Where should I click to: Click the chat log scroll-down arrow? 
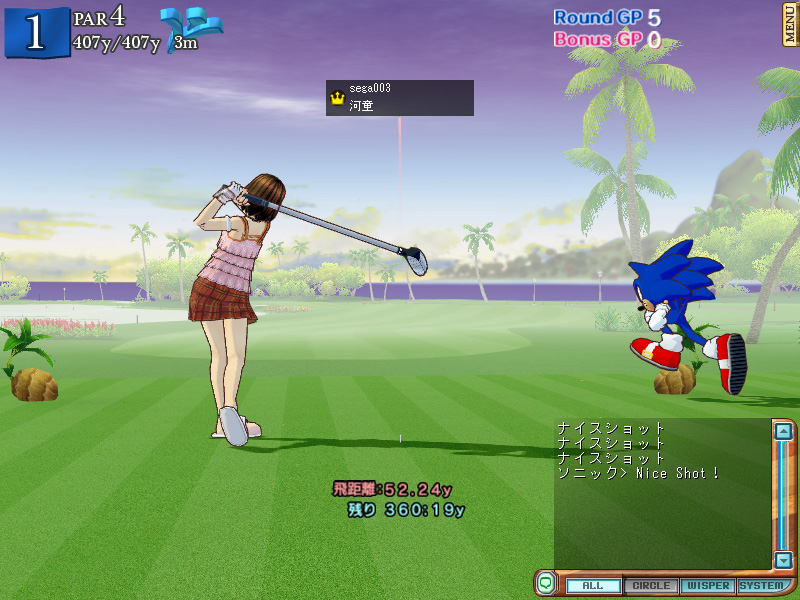coord(784,560)
